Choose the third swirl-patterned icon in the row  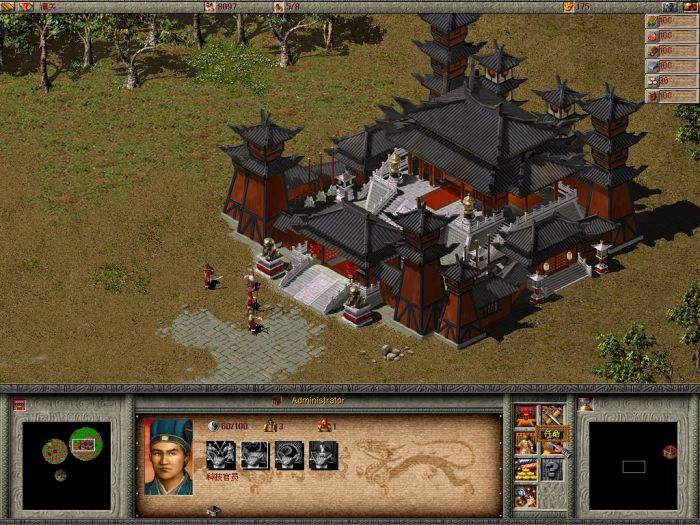[x=289, y=455]
